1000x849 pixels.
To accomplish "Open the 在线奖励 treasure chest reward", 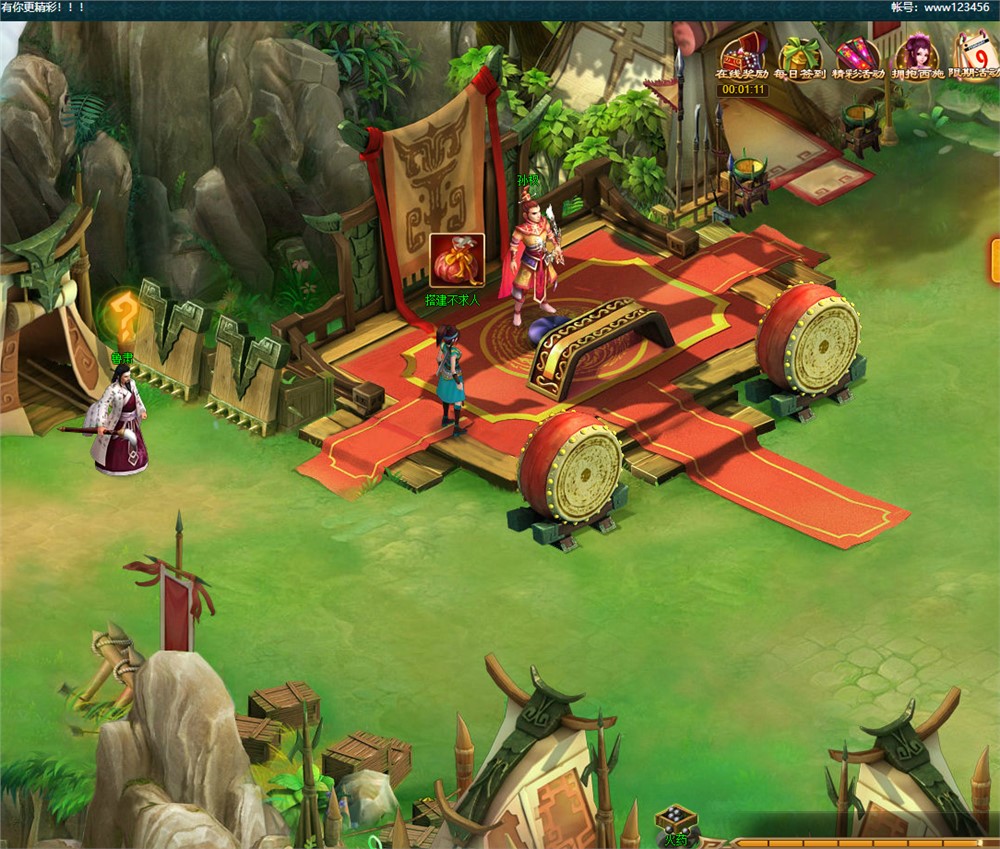I will (x=741, y=54).
